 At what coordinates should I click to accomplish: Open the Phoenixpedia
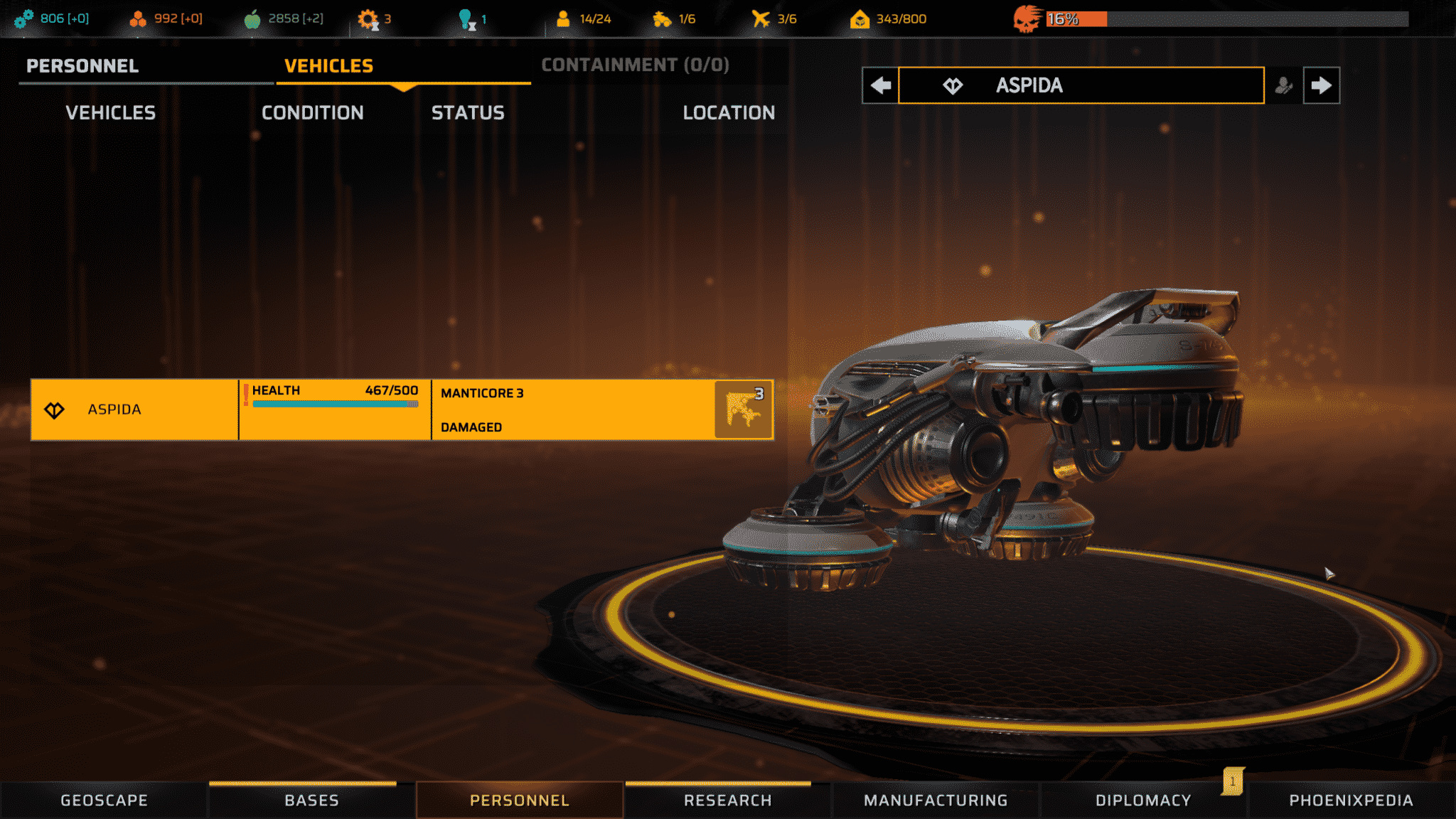[1351, 801]
